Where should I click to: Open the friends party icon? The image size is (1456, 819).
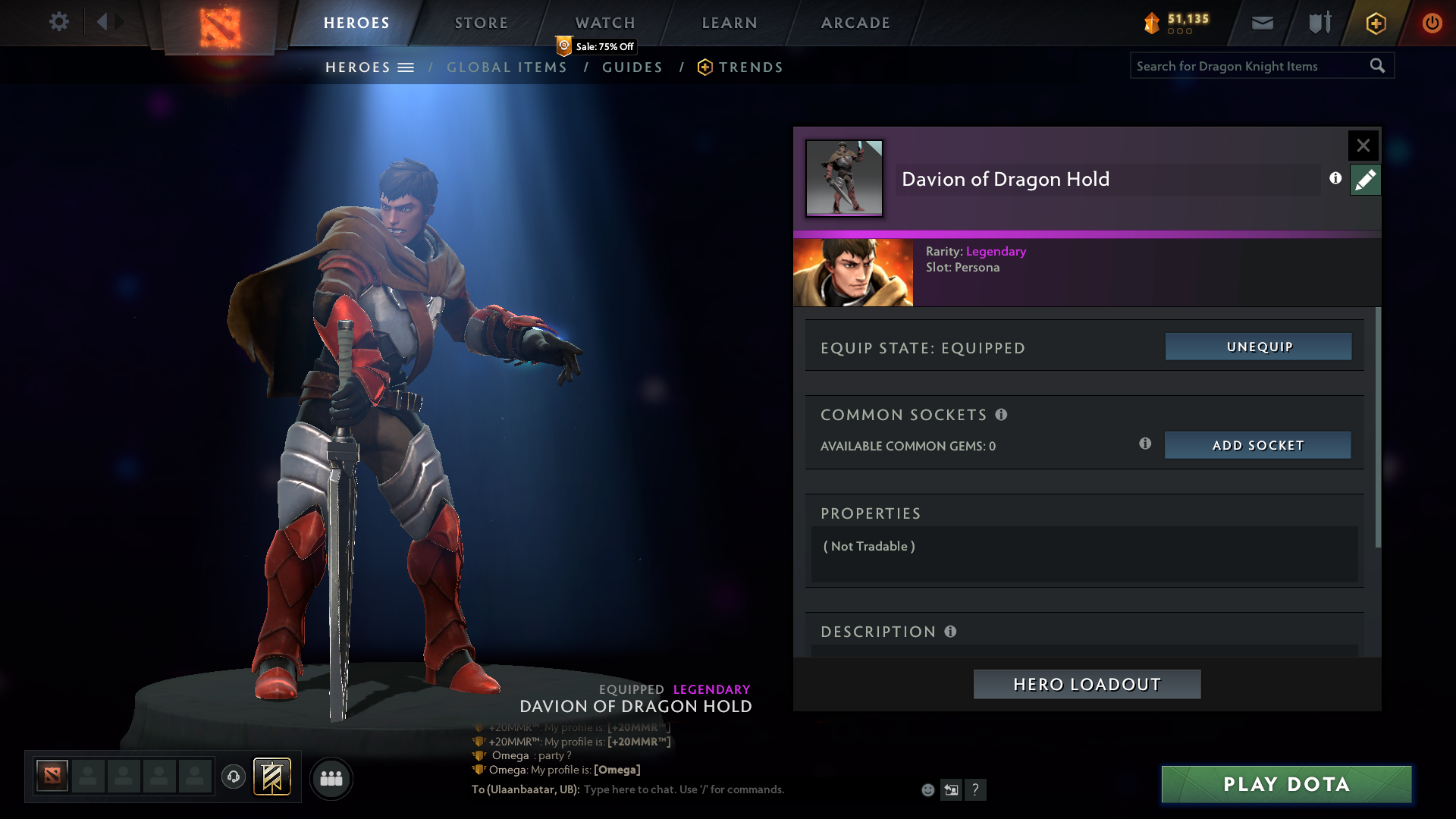[x=331, y=778]
